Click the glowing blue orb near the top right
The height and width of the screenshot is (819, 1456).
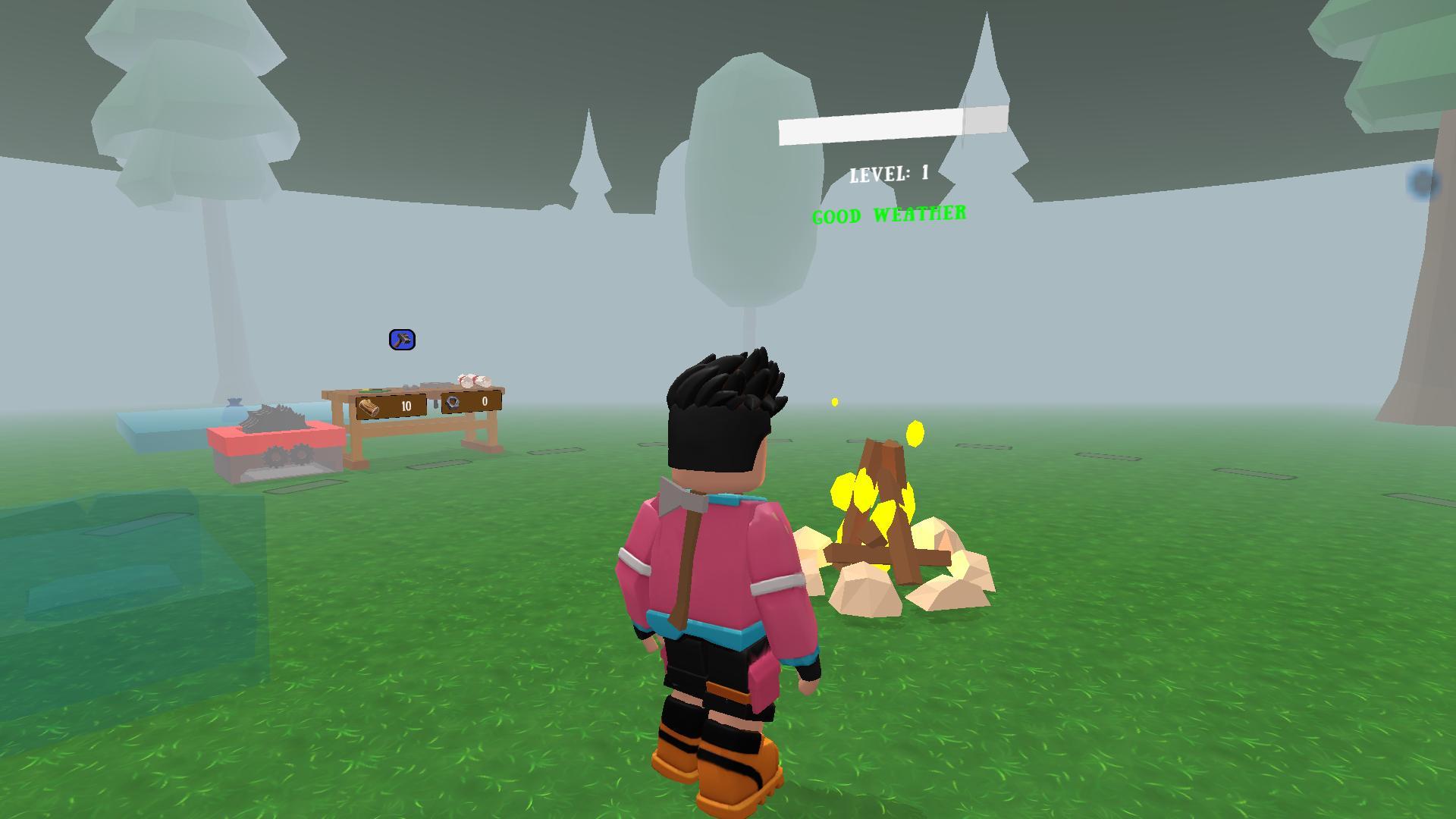pyautogui.click(x=1420, y=180)
